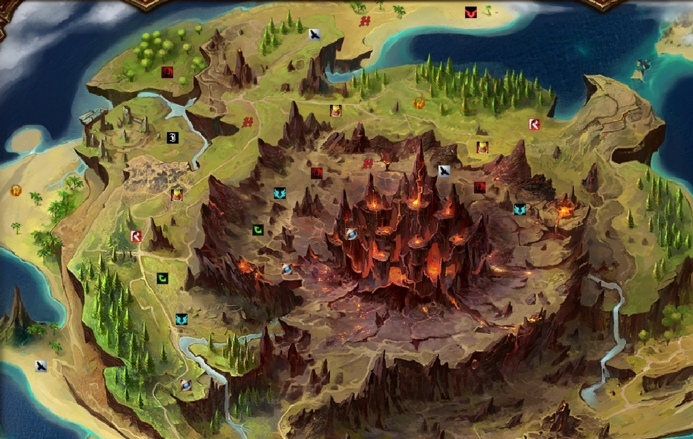This screenshot has height=439, width=693.
Task: Open the orange round marker on the desert coast
Action: tap(16, 191)
